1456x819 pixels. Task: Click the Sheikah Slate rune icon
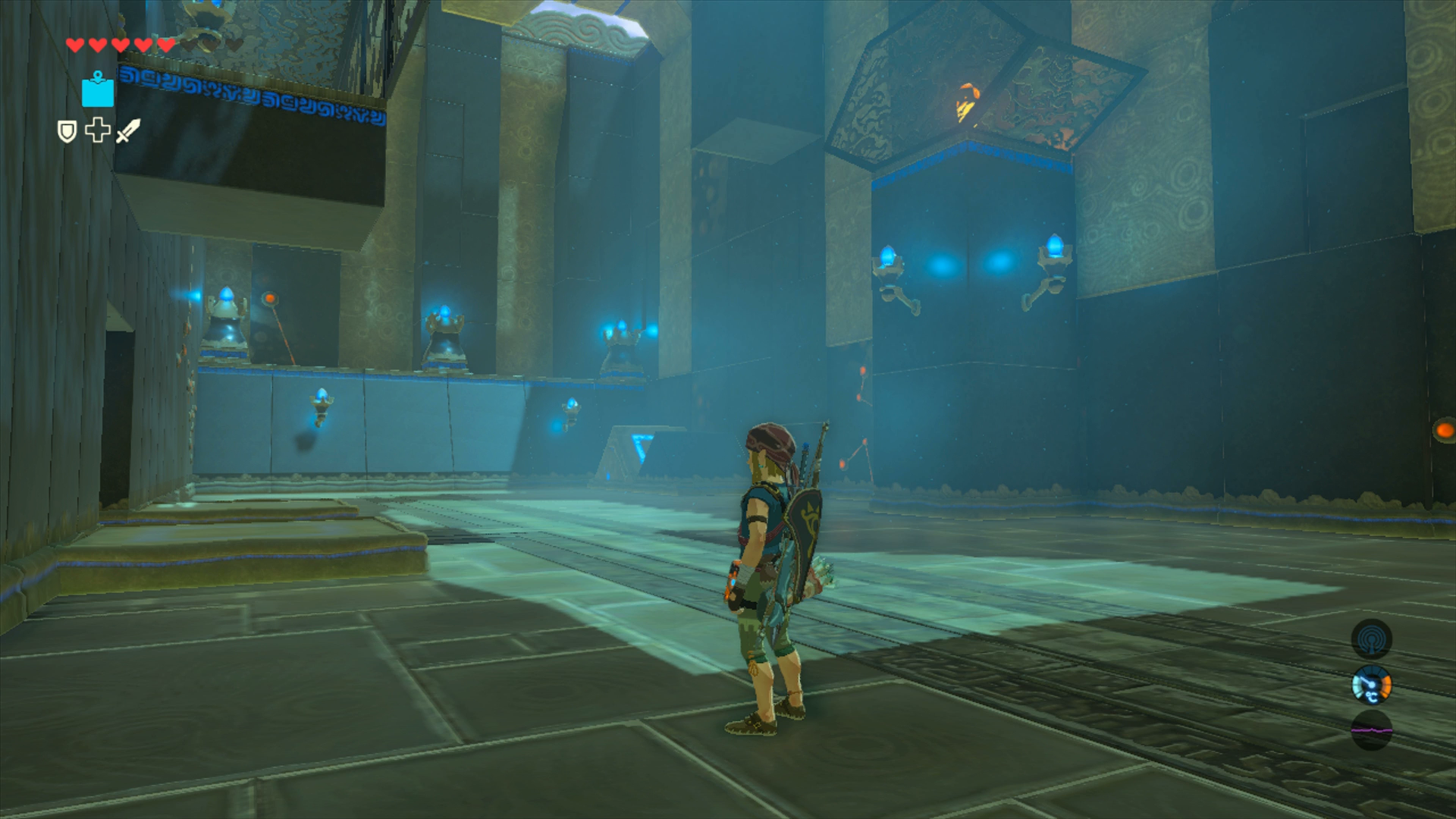pos(97,89)
